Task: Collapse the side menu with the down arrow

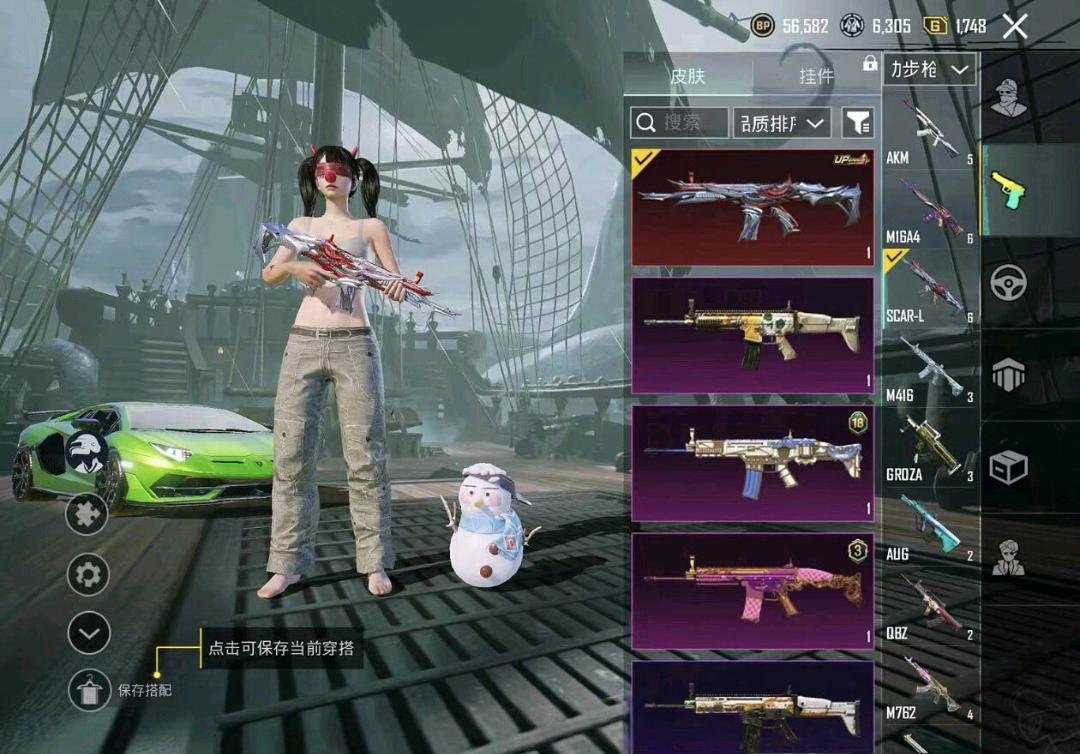Action: [88, 632]
